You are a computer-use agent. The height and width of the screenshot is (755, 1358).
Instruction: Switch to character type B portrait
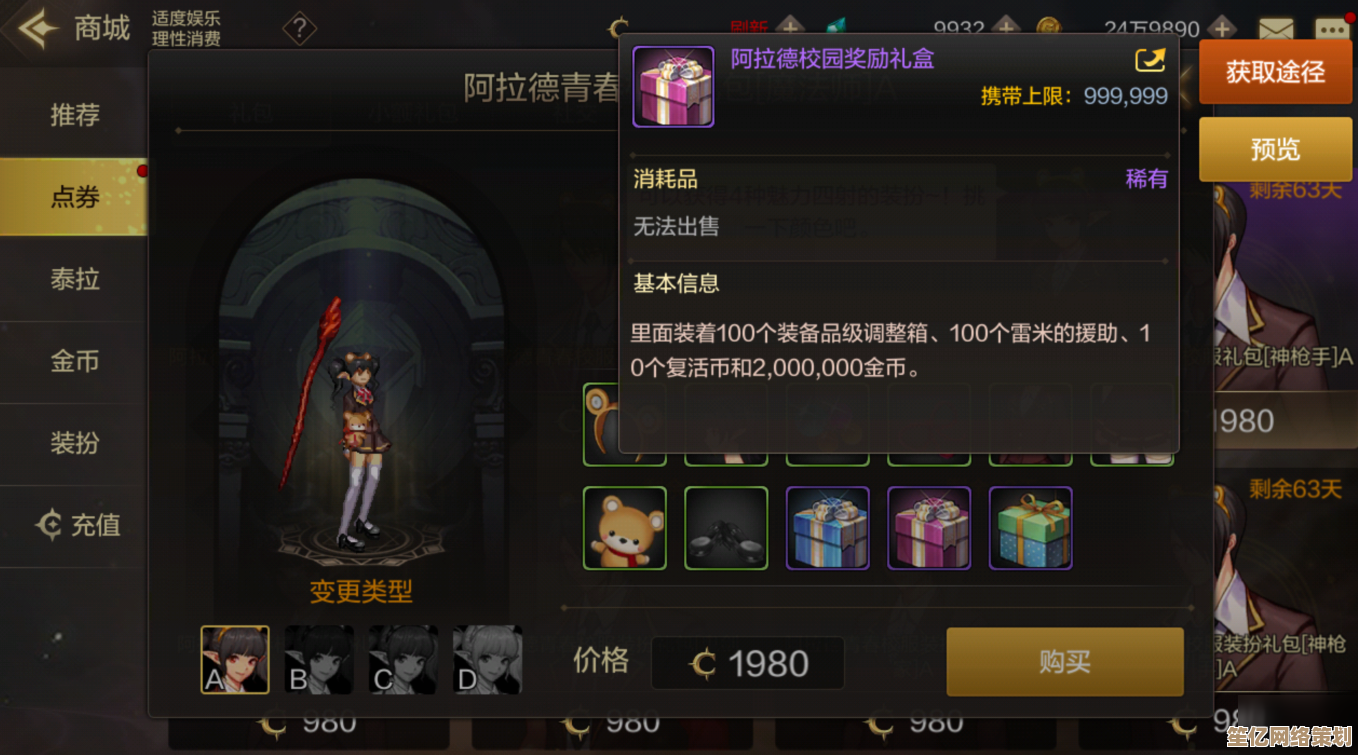tap(319, 660)
